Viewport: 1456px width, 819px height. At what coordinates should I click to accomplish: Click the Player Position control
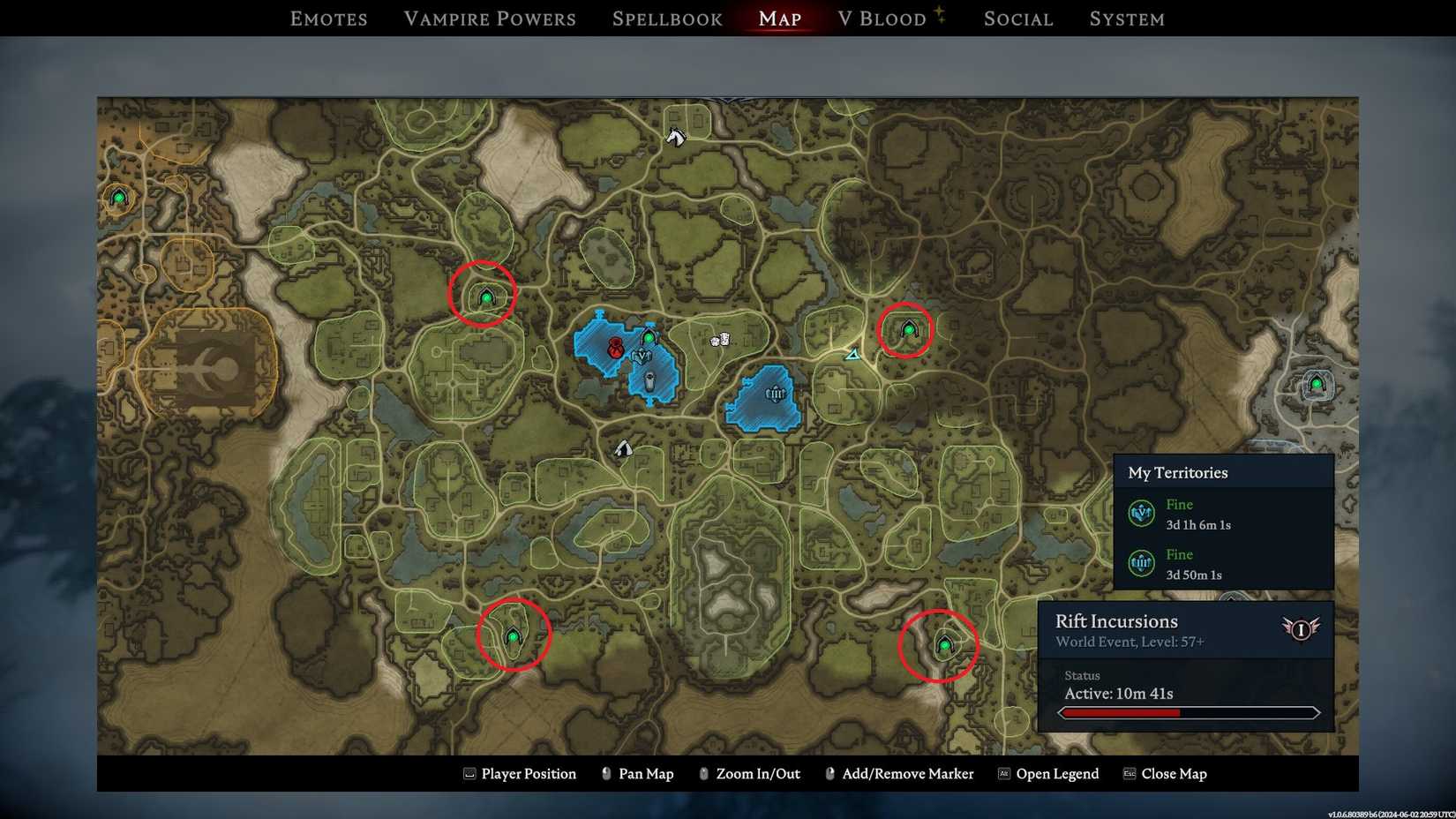(x=528, y=774)
